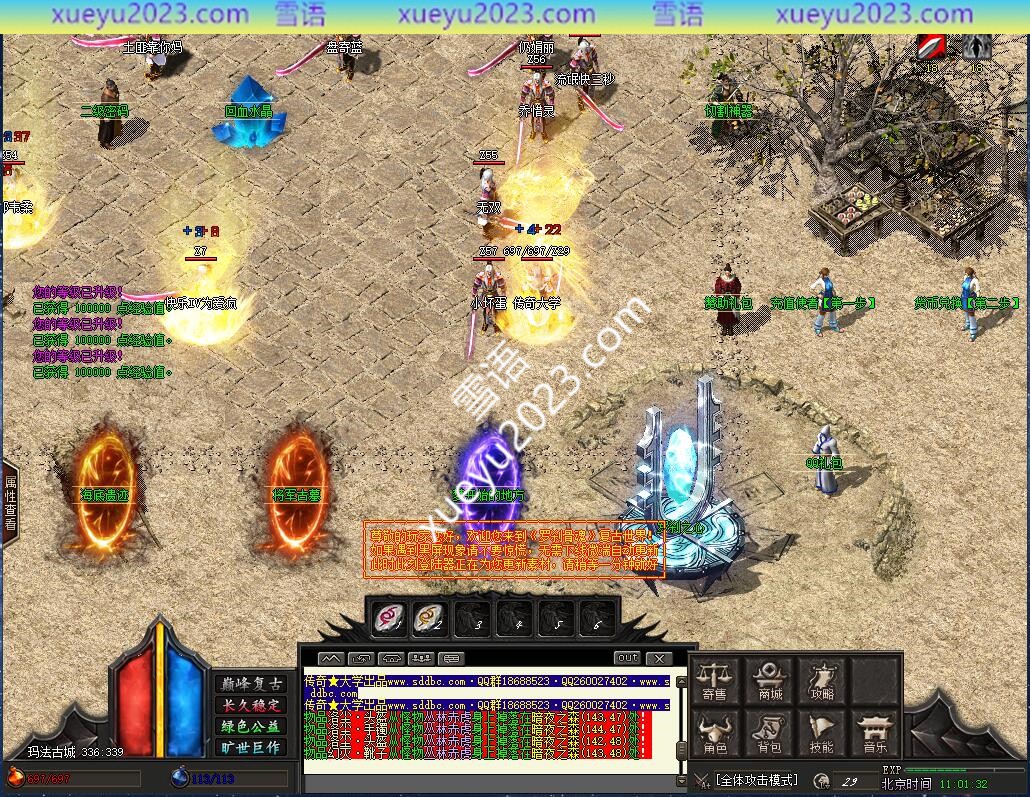Use the orange rune in hotbar slot 2
Image resolution: width=1030 pixels, height=797 pixels.
click(x=430, y=619)
